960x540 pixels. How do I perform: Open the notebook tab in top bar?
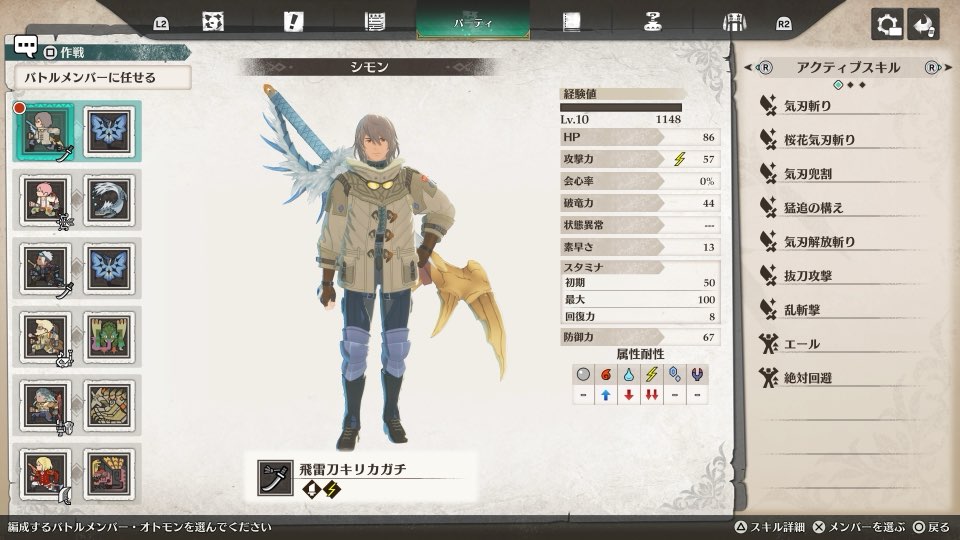(572, 22)
